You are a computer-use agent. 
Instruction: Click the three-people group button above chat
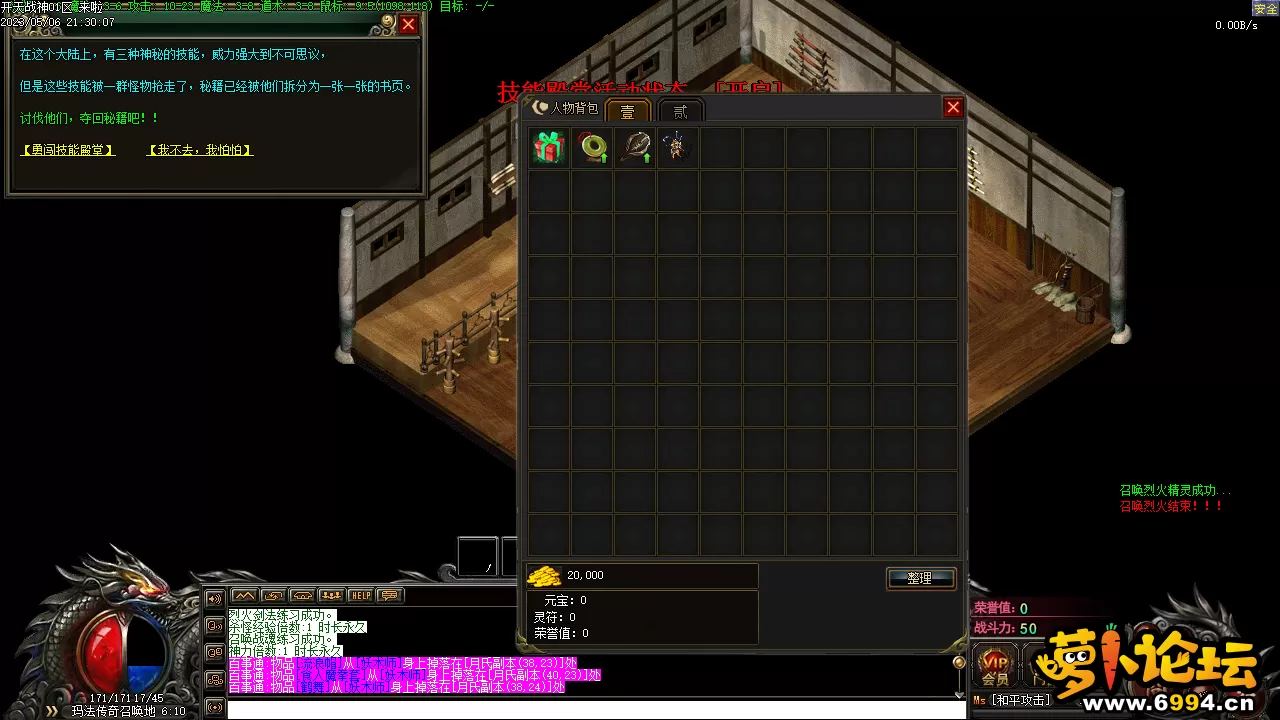pos(331,596)
